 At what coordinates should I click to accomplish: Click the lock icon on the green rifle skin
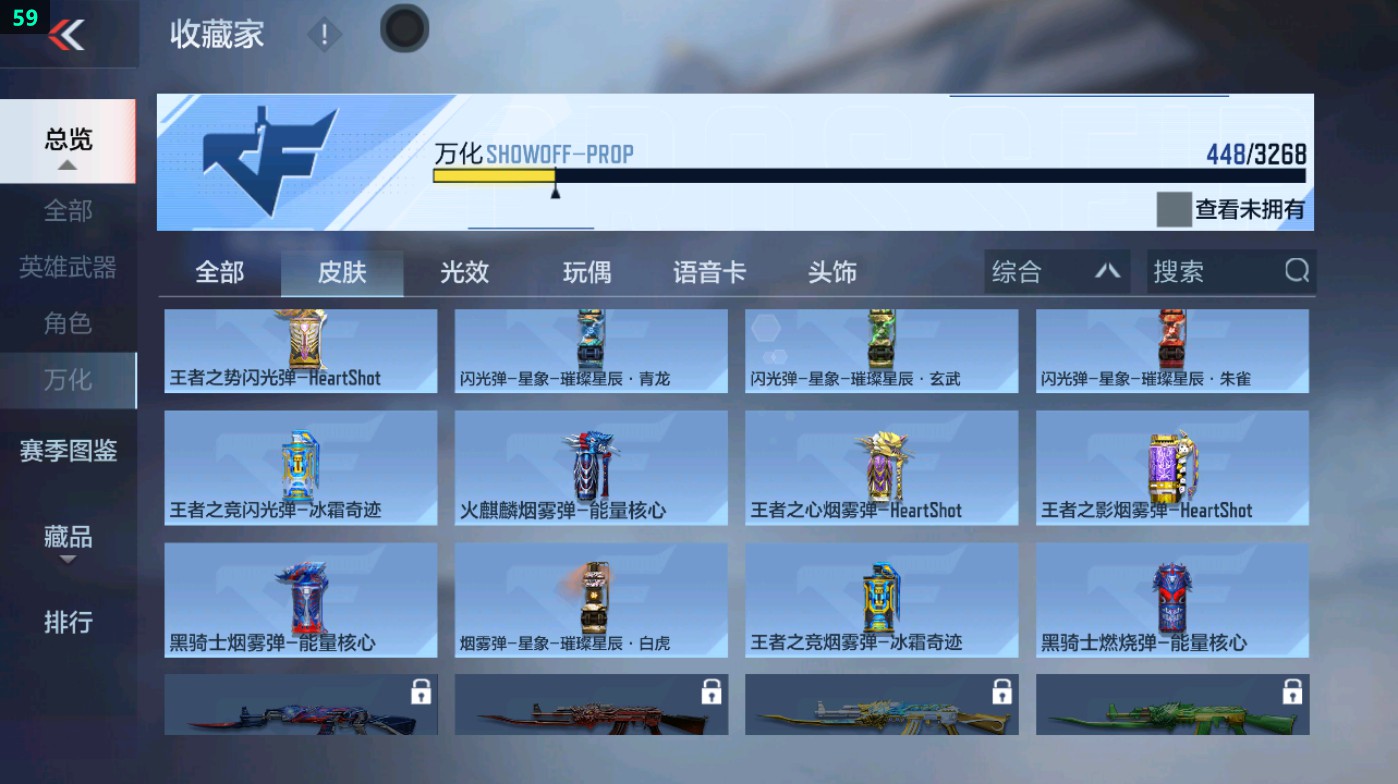pos(1290,691)
